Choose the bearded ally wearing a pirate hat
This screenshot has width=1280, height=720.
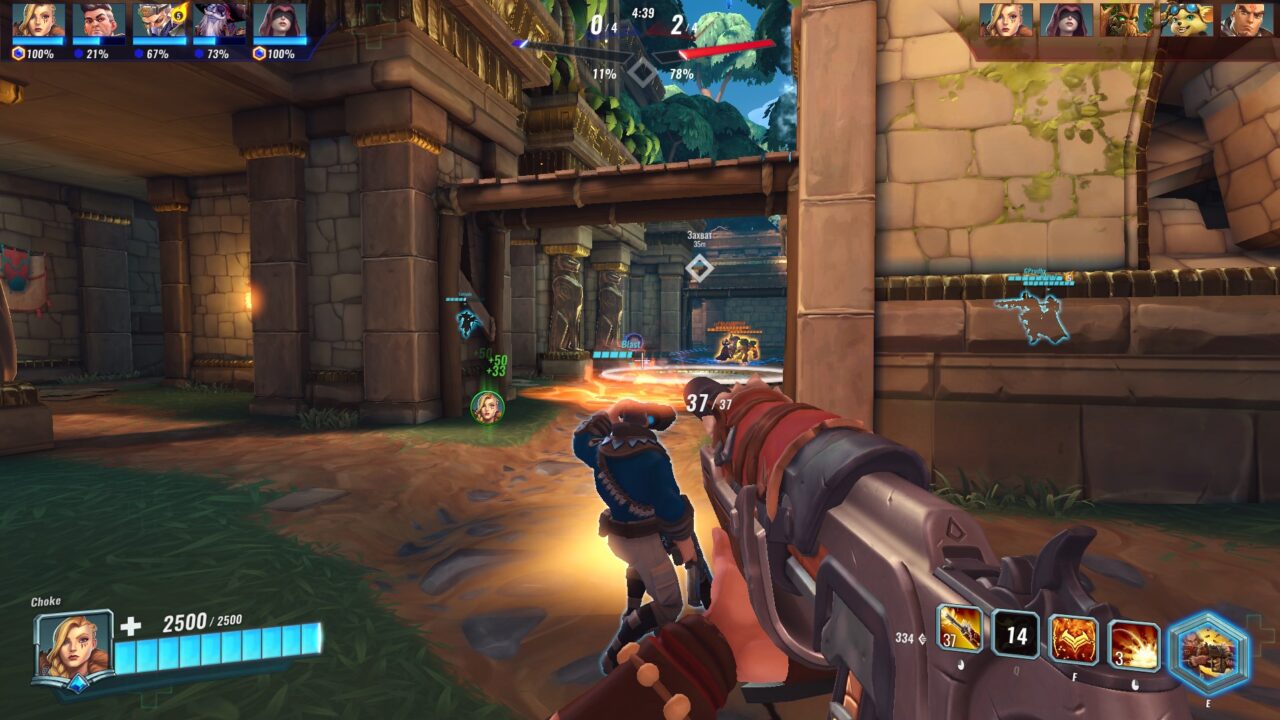219,21
